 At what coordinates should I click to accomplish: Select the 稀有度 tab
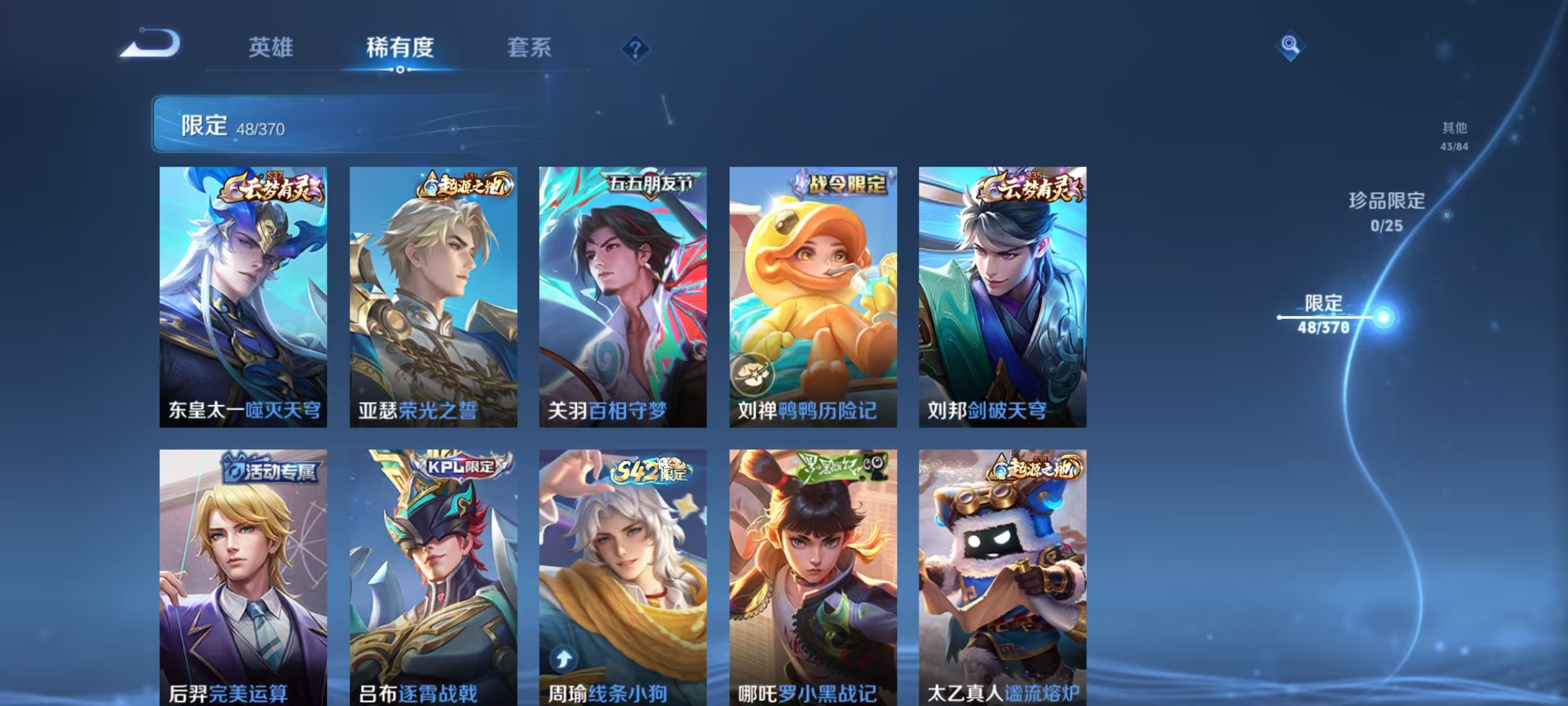pyautogui.click(x=400, y=48)
